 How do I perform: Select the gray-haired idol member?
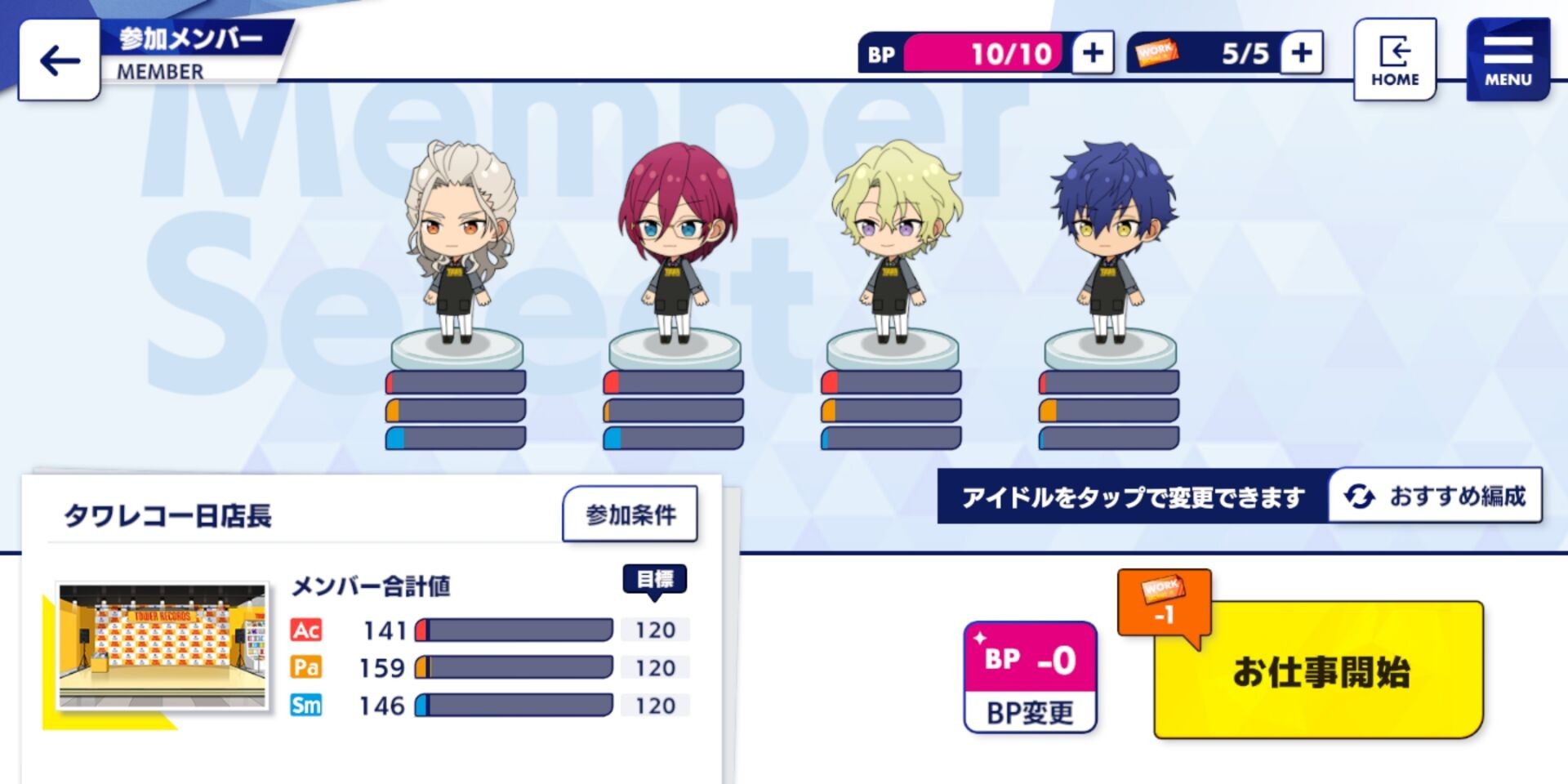pos(458,245)
